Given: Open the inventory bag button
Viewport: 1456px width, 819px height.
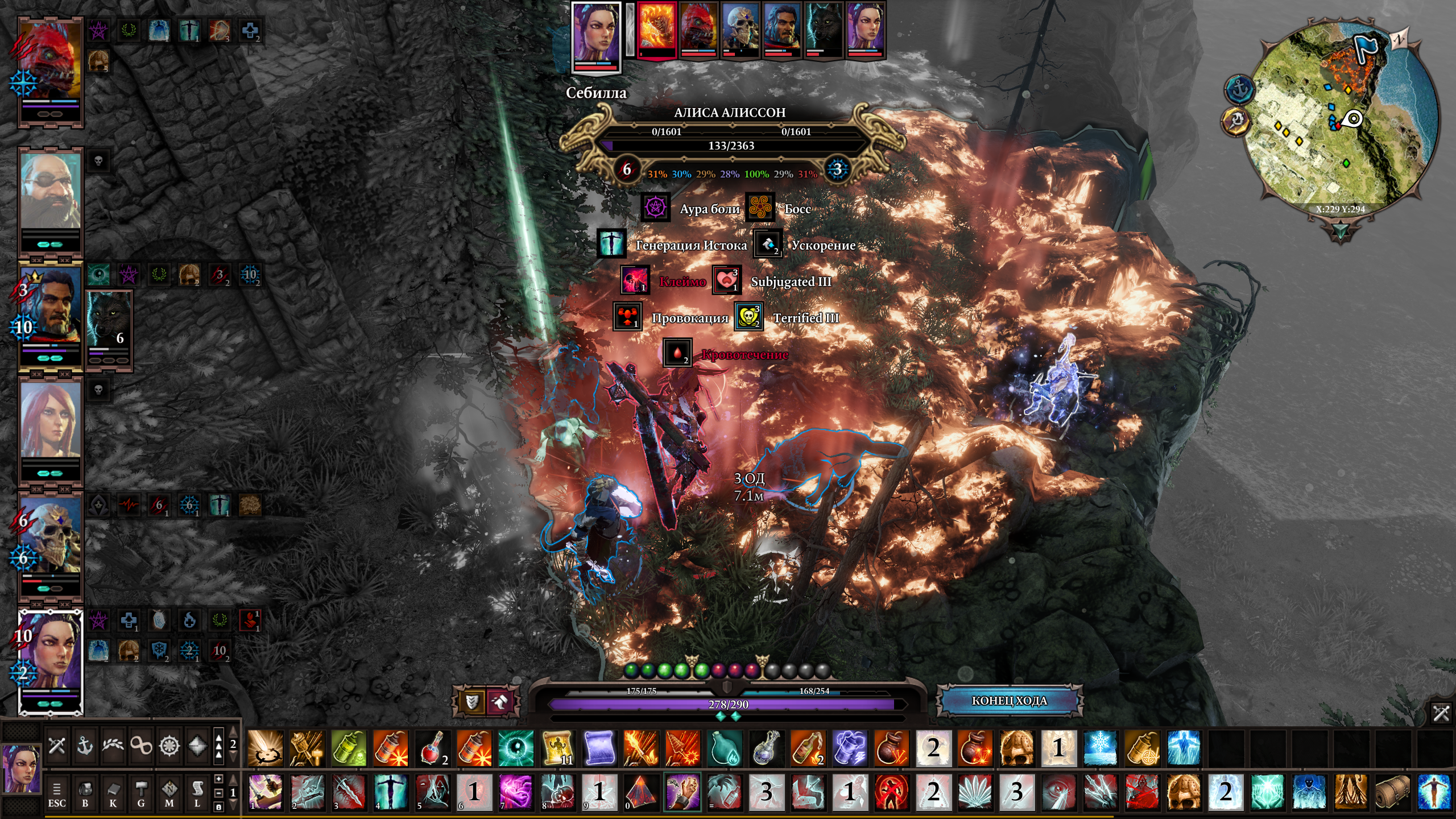Looking at the screenshot, I should click(x=85, y=793).
